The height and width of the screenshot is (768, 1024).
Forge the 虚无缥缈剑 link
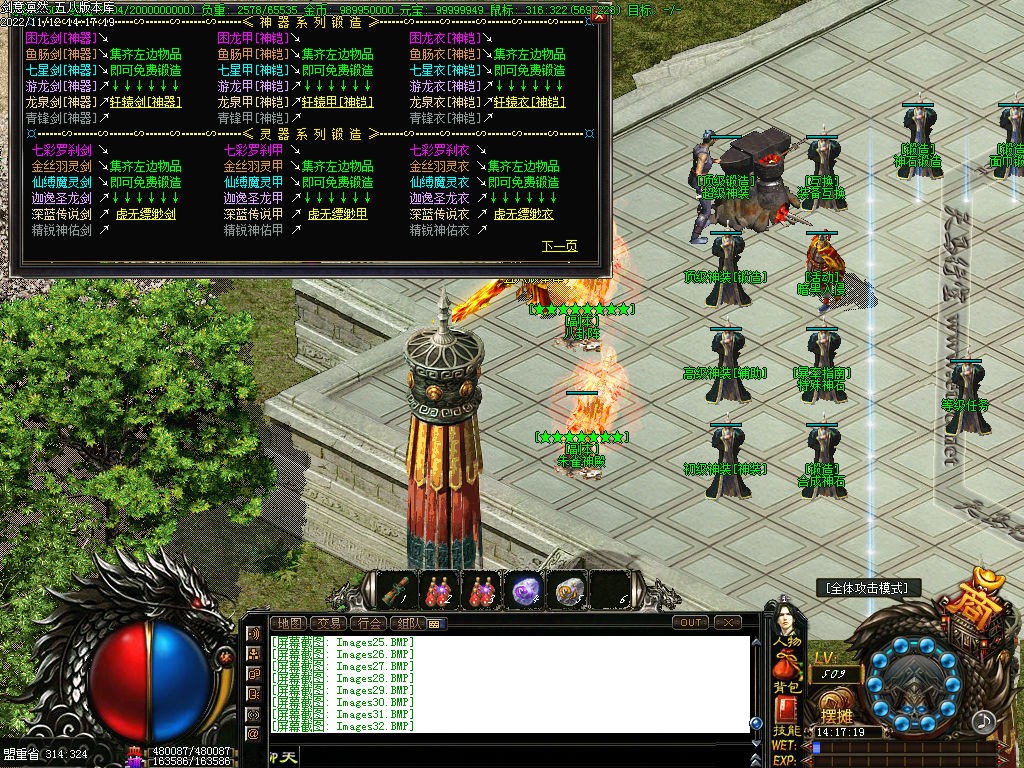[x=146, y=214]
